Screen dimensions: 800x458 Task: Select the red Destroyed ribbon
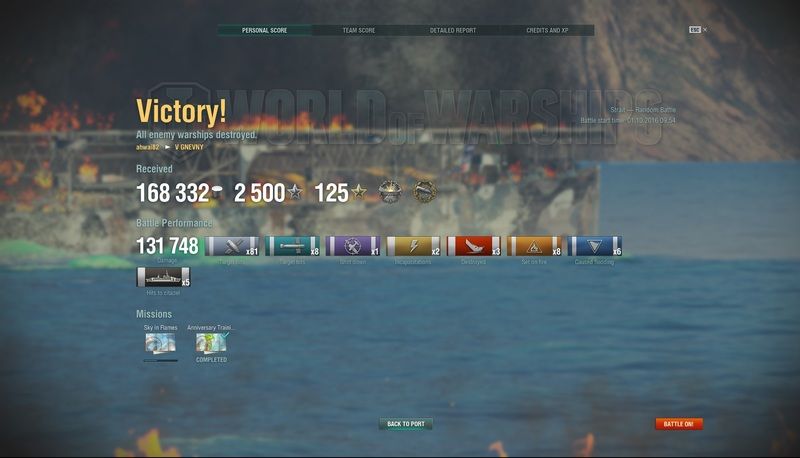click(x=473, y=246)
